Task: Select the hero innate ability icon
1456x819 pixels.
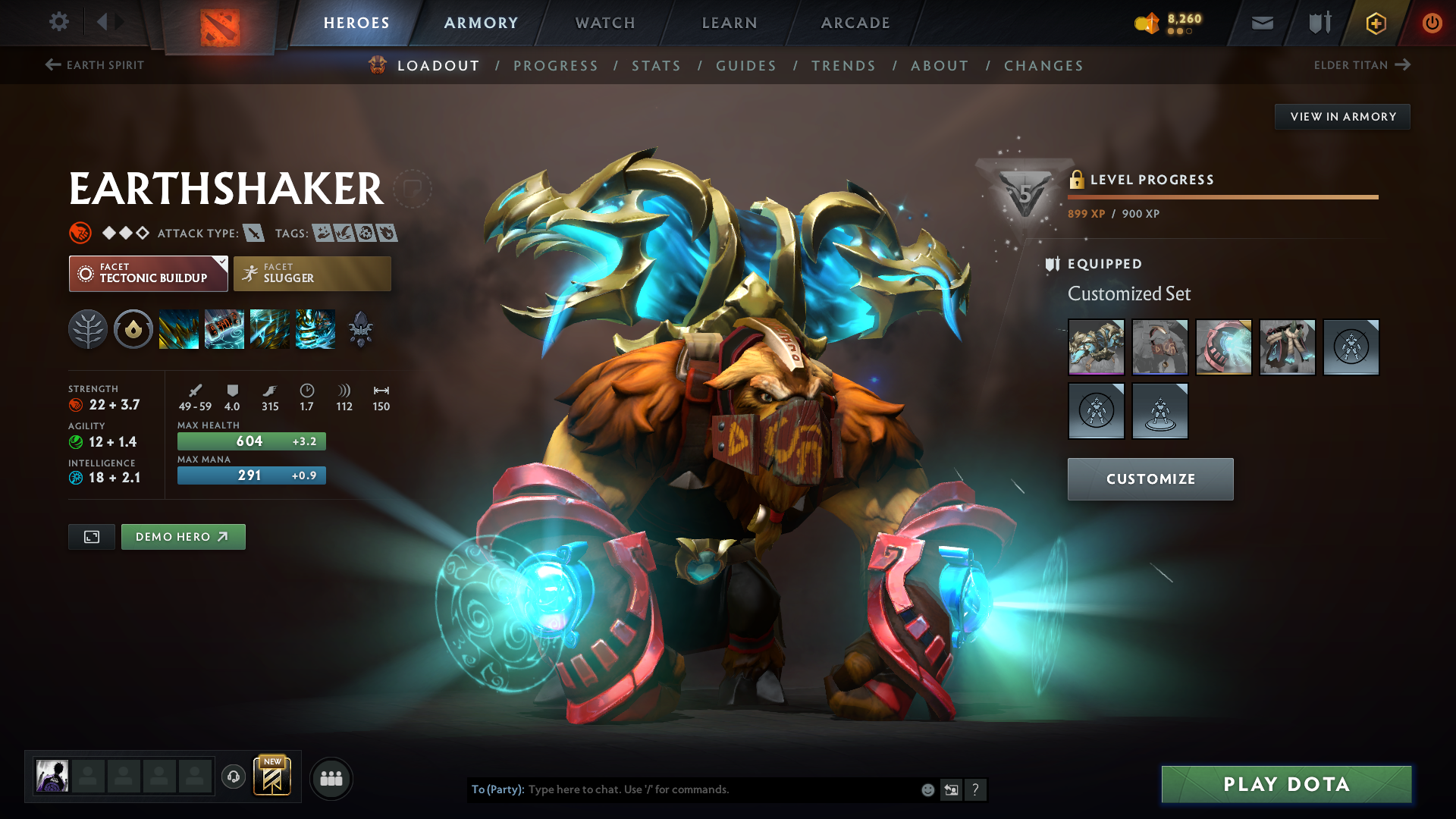Action: (x=133, y=329)
